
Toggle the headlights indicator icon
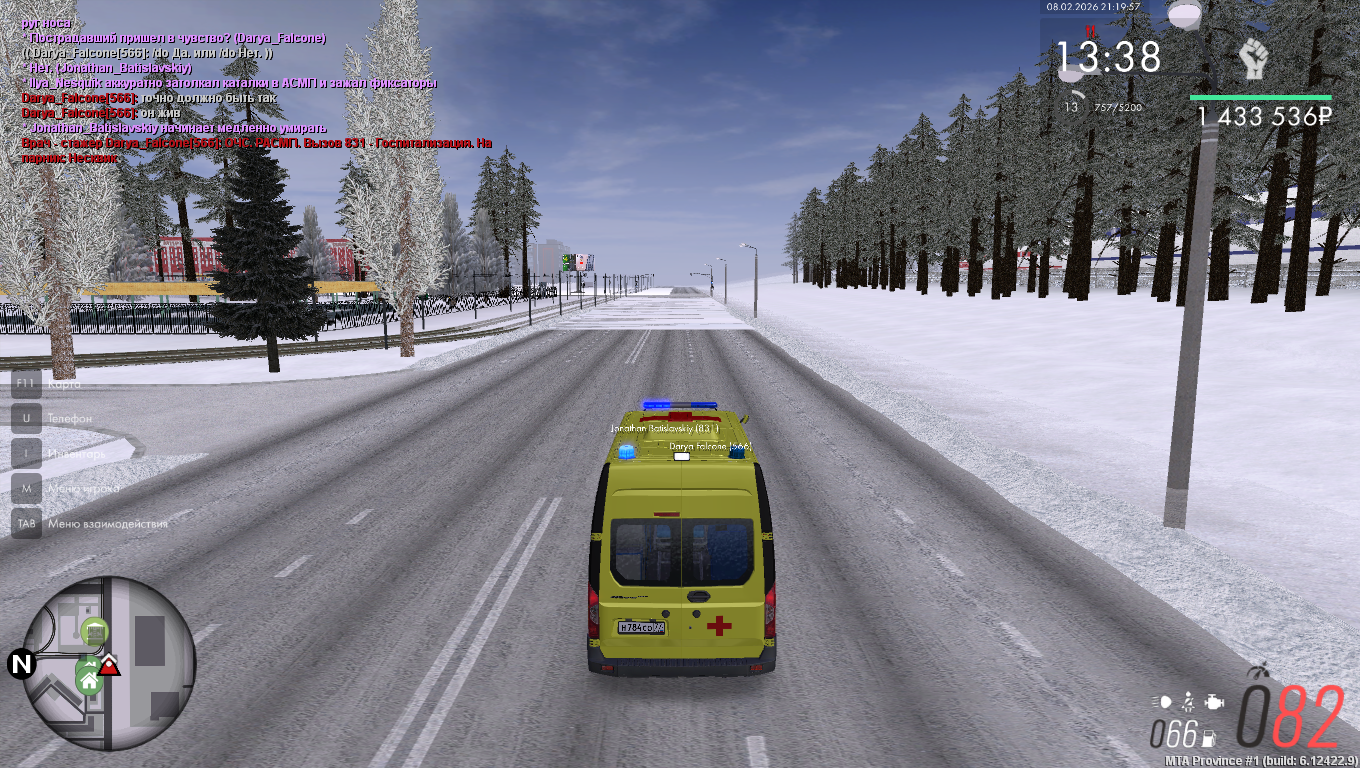coord(1162,701)
